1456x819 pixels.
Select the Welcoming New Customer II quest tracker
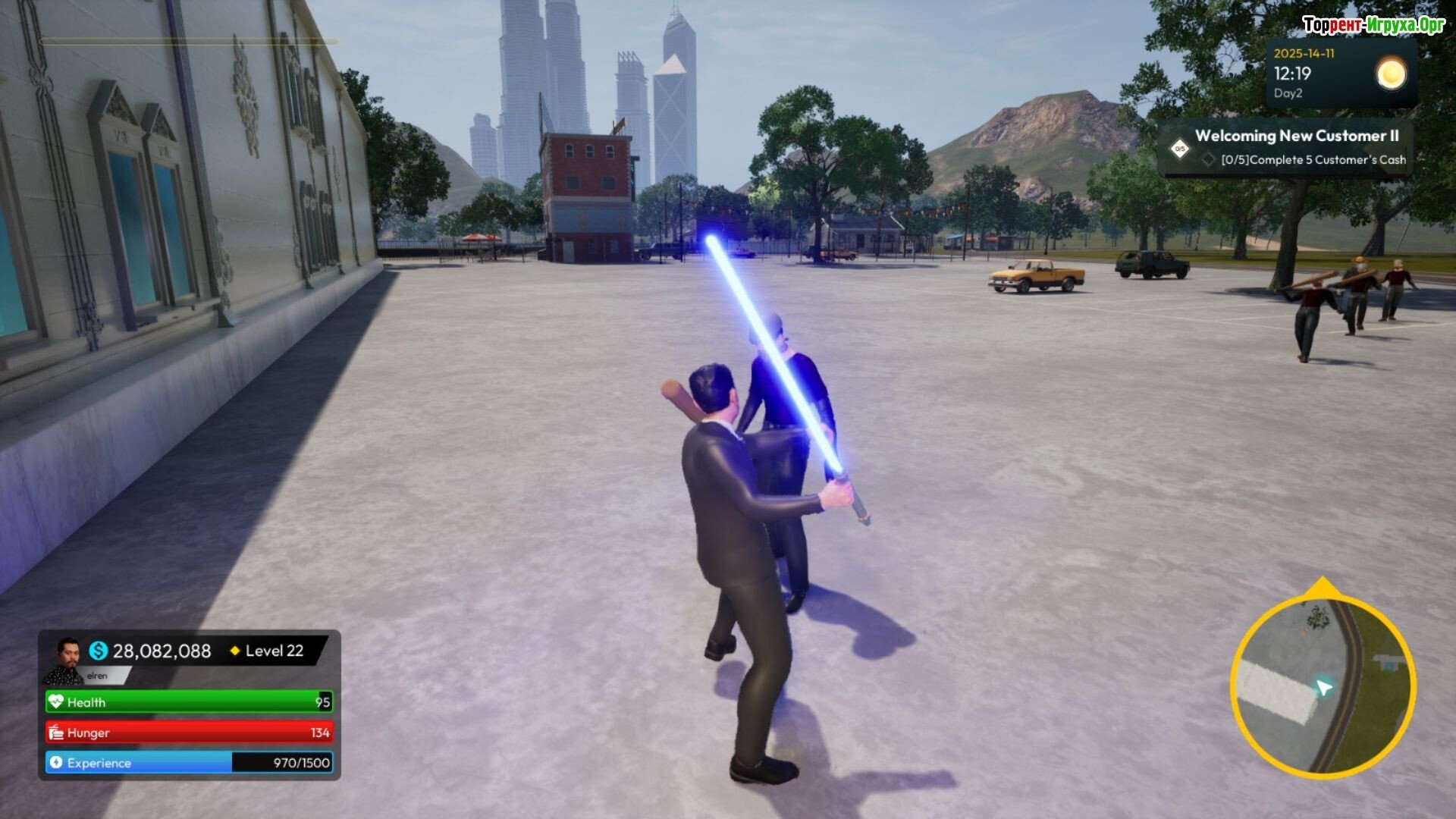pyautogui.click(x=1296, y=136)
